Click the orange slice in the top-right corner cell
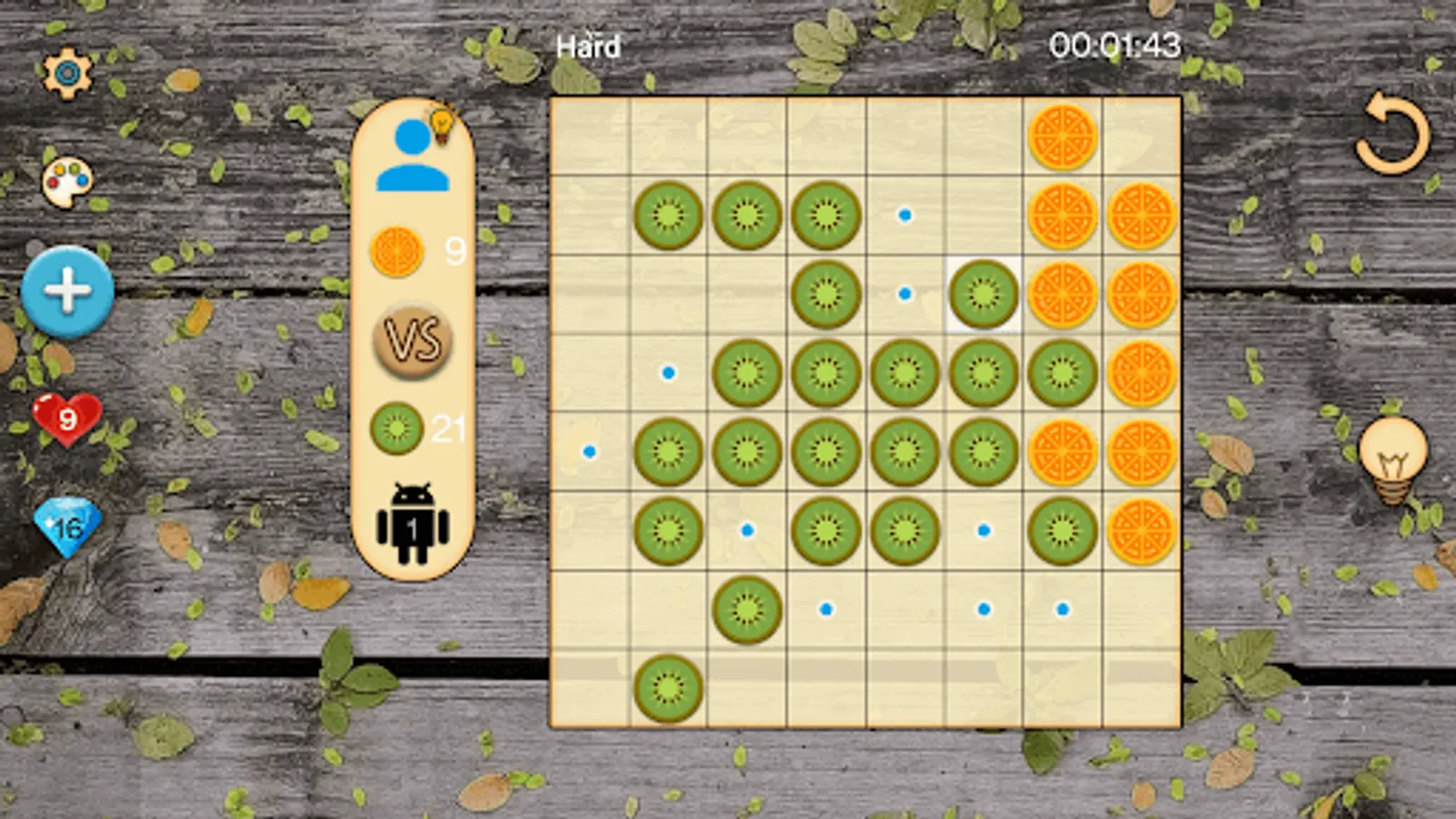This screenshot has width=1456, height=819. [1062, 136]
